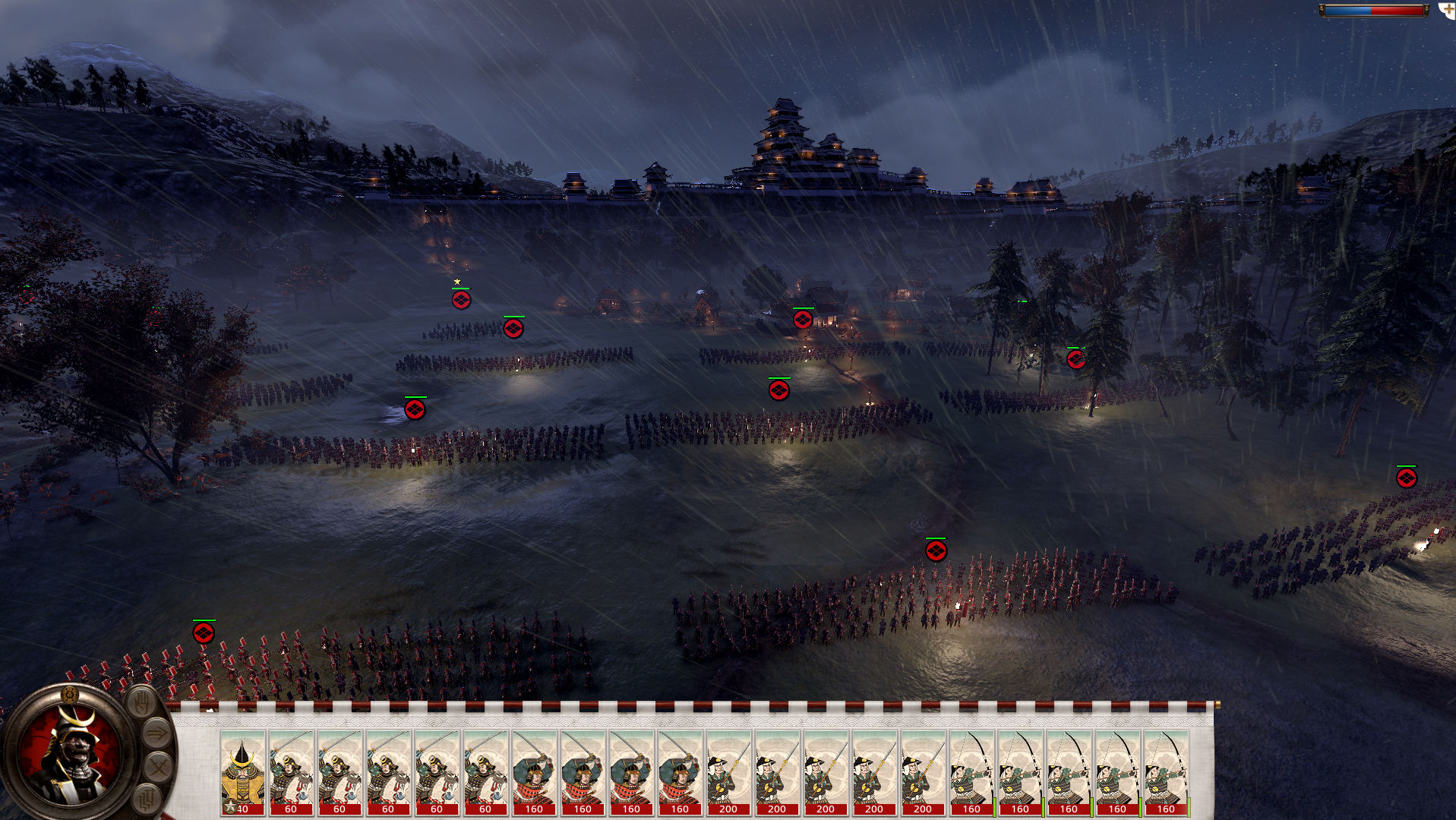The image size is (1456, 820).
Task: Select the unit flag marker at bottom left
Action: 203,632
